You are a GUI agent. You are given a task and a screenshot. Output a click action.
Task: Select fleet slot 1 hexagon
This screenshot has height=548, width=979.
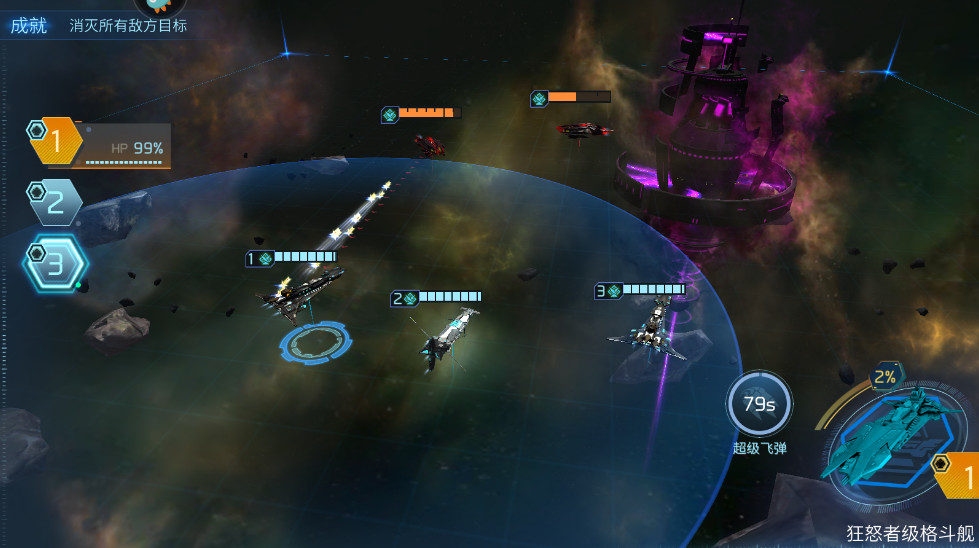pos(55,142)
